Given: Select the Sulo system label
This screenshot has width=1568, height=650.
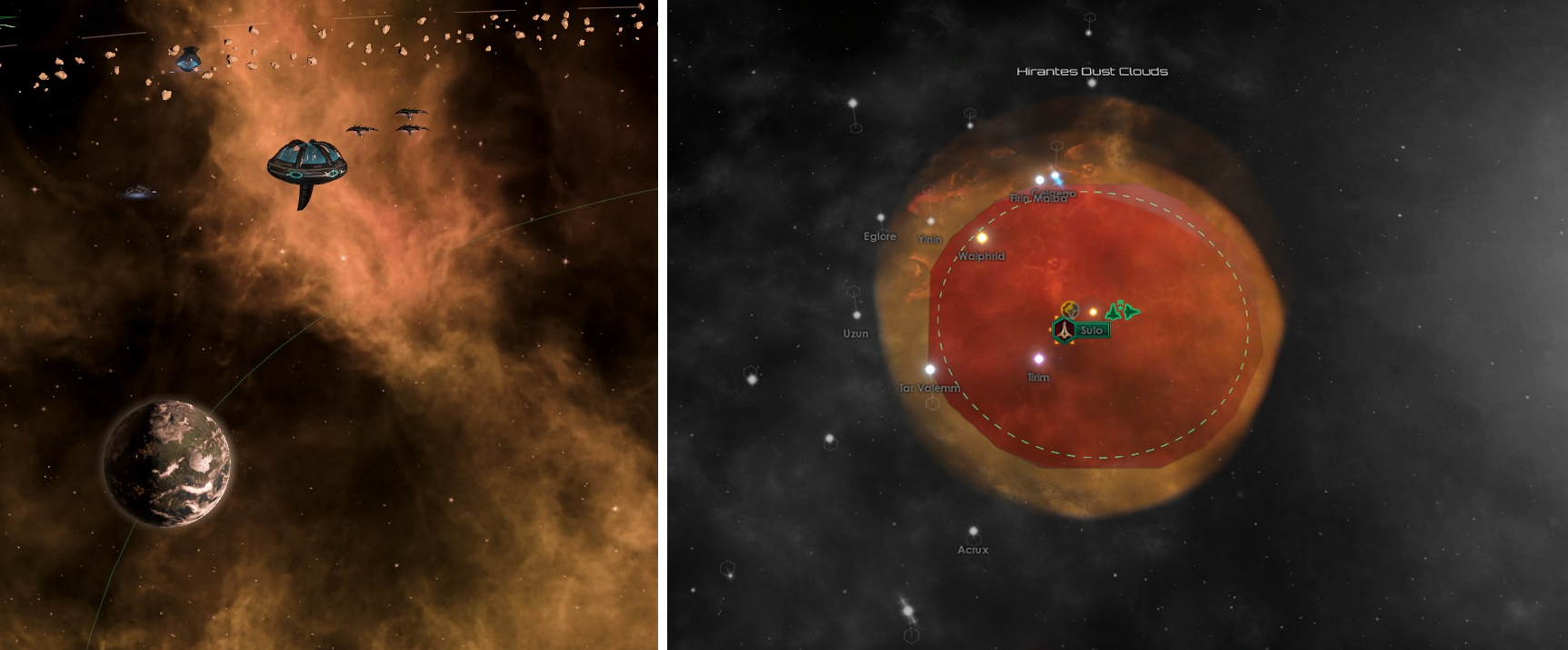Looking at the screenshot, I should click(1092, 331).
